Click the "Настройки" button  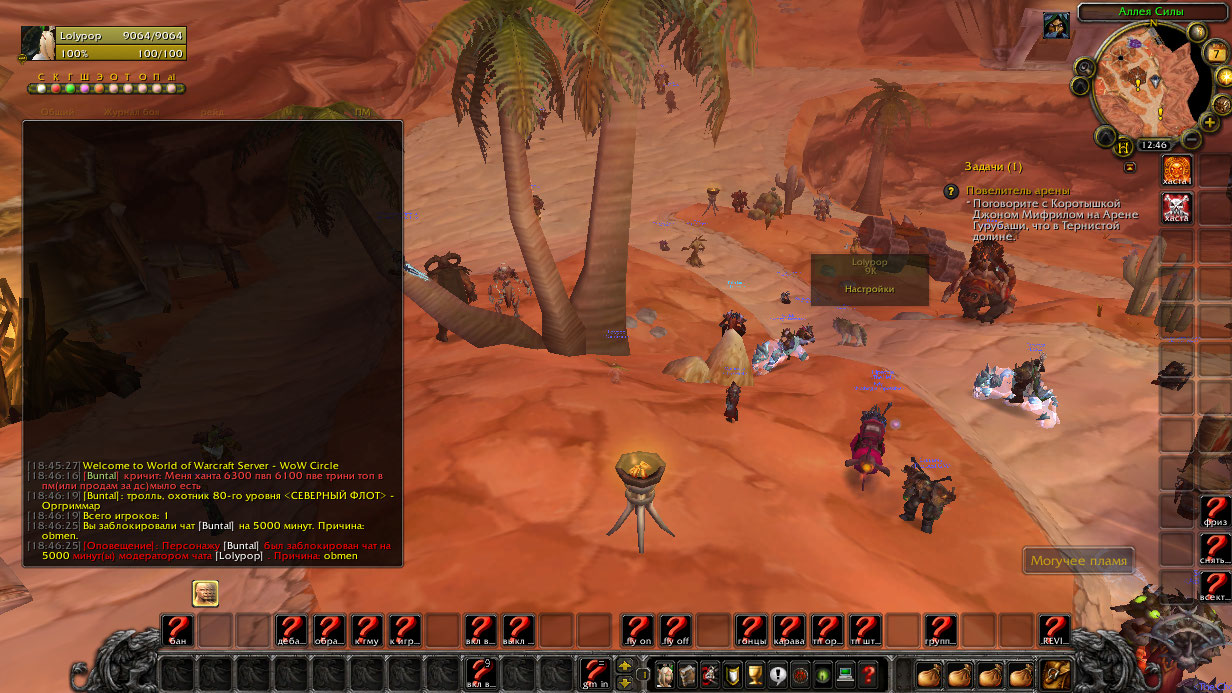click(869, 289)
